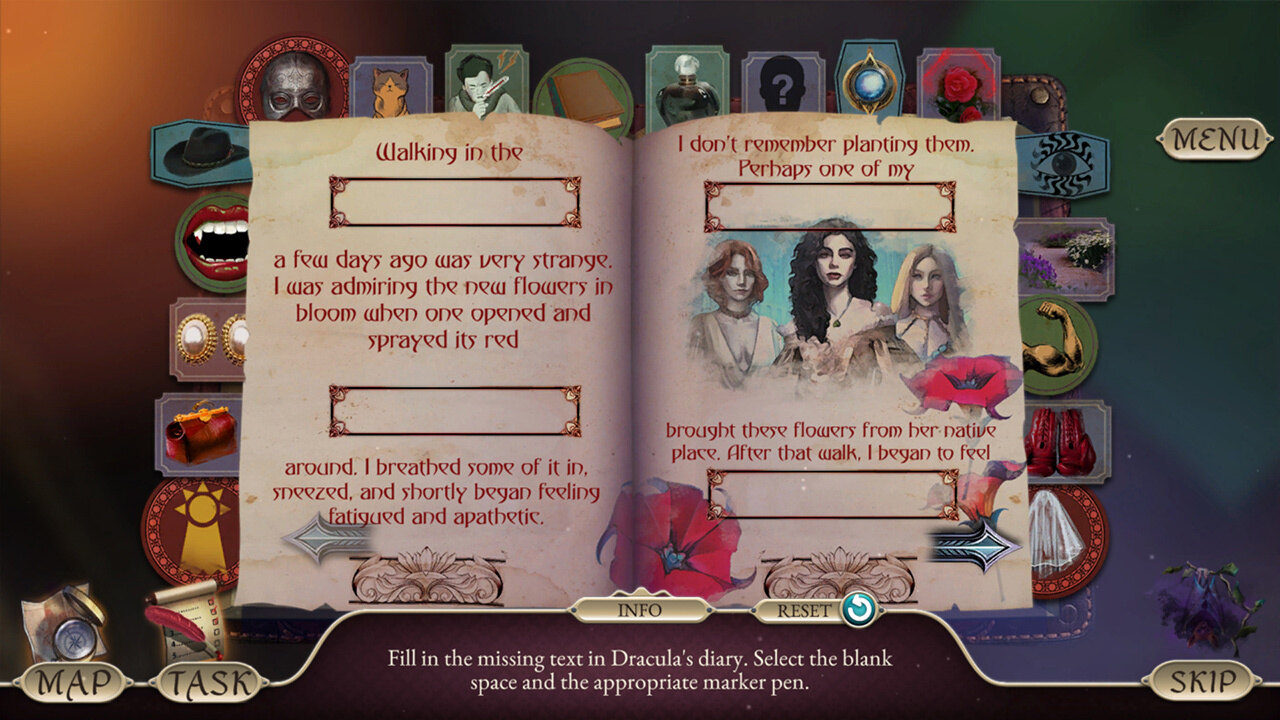Select the blank under 'Perhaps one of my'
The width and height of the screenshot is (1280, 720).
tap(830, 206)
